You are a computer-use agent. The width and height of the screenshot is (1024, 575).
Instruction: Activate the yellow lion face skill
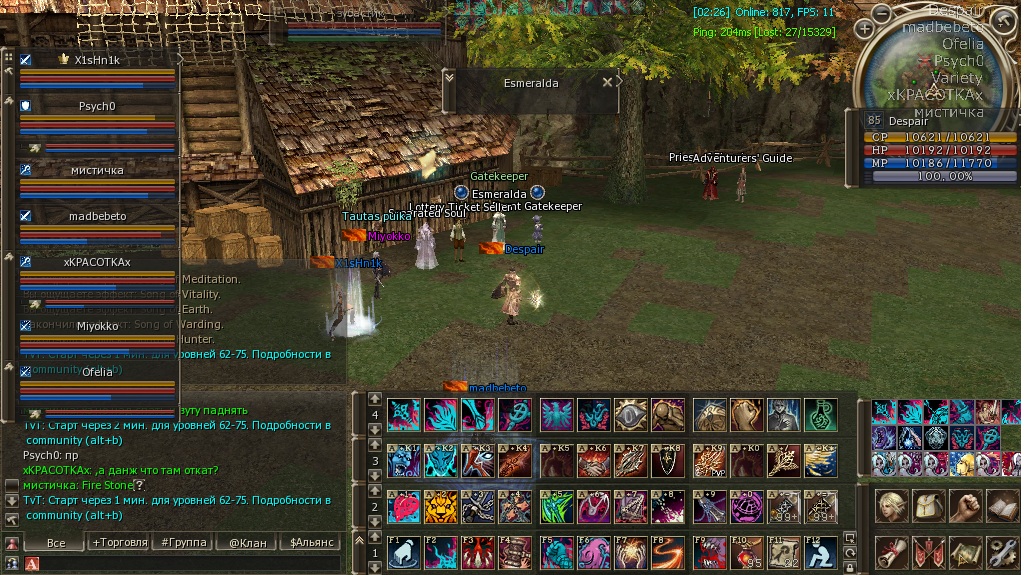(441, 508)
